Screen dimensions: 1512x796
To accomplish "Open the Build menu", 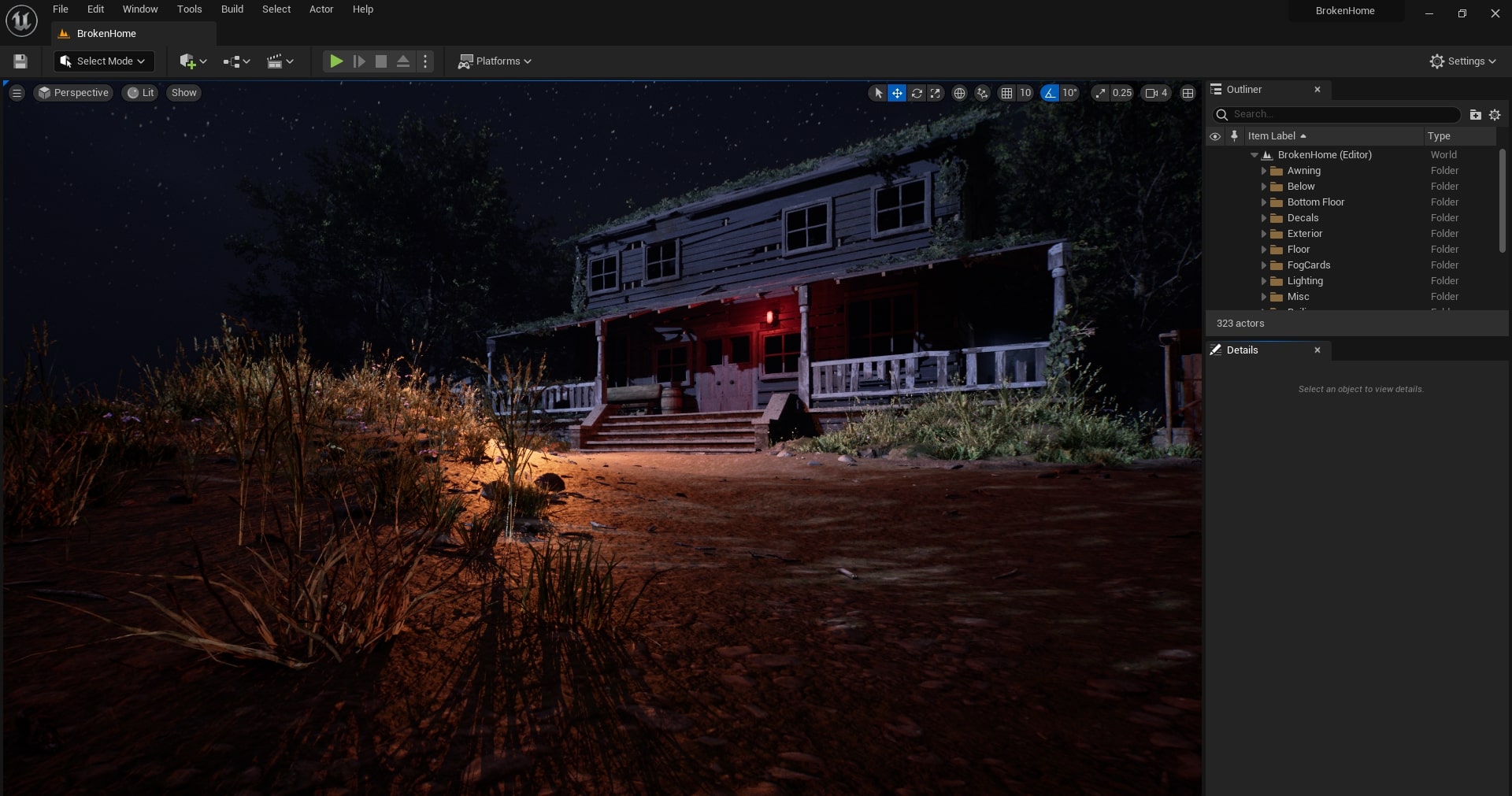I will tap(232, 9).
